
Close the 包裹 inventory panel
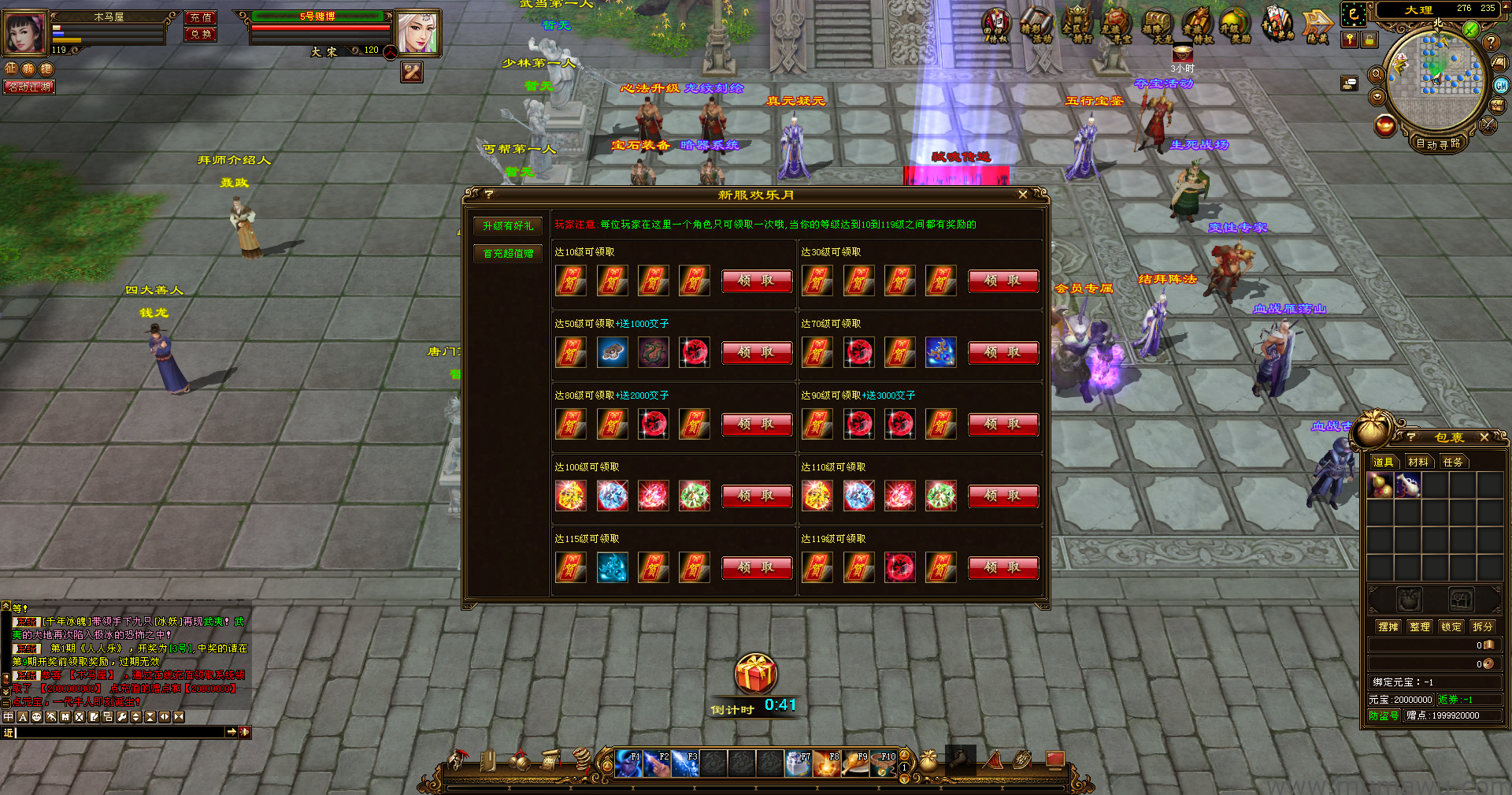click(x=1484, y=437)
